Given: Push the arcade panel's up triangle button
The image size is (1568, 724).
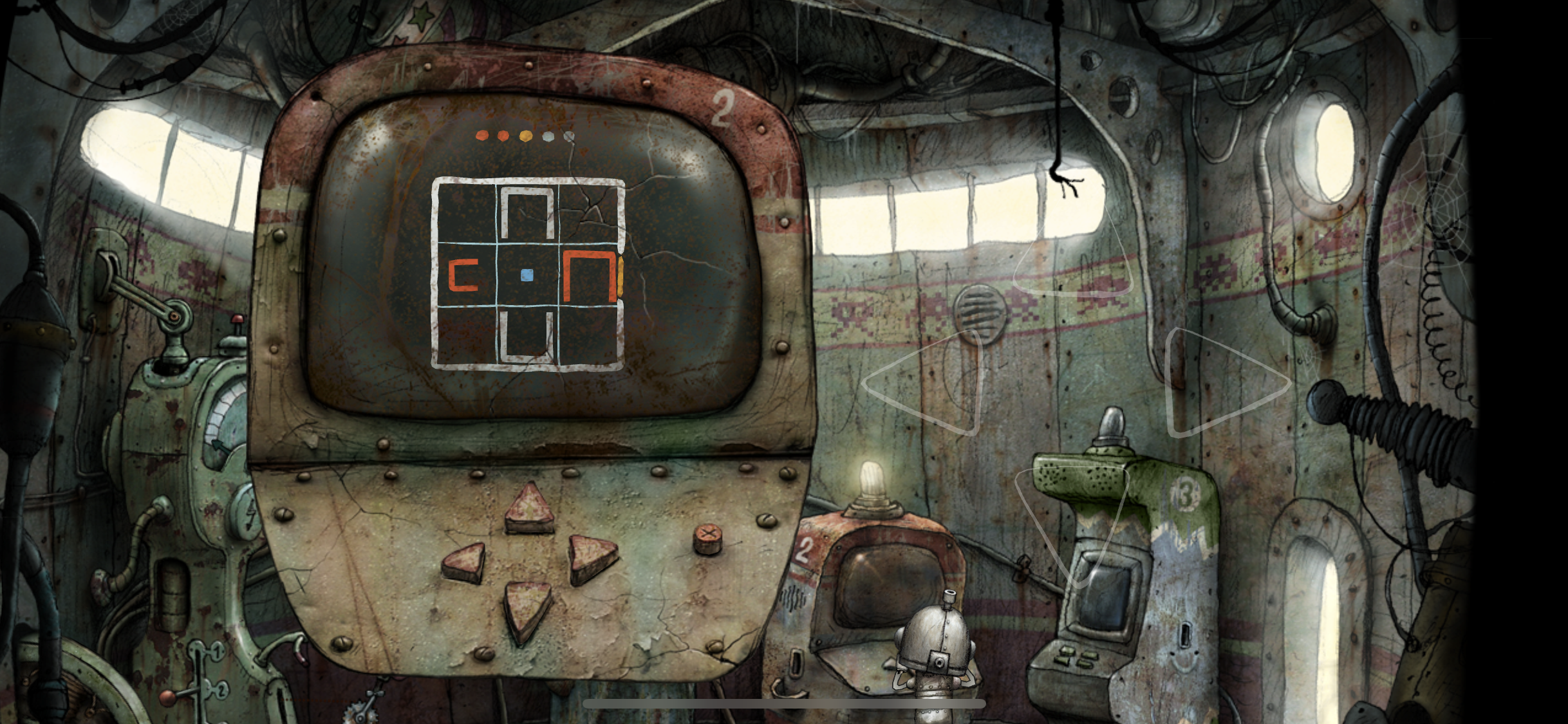Looking at the screenshot, I should 529,510.
